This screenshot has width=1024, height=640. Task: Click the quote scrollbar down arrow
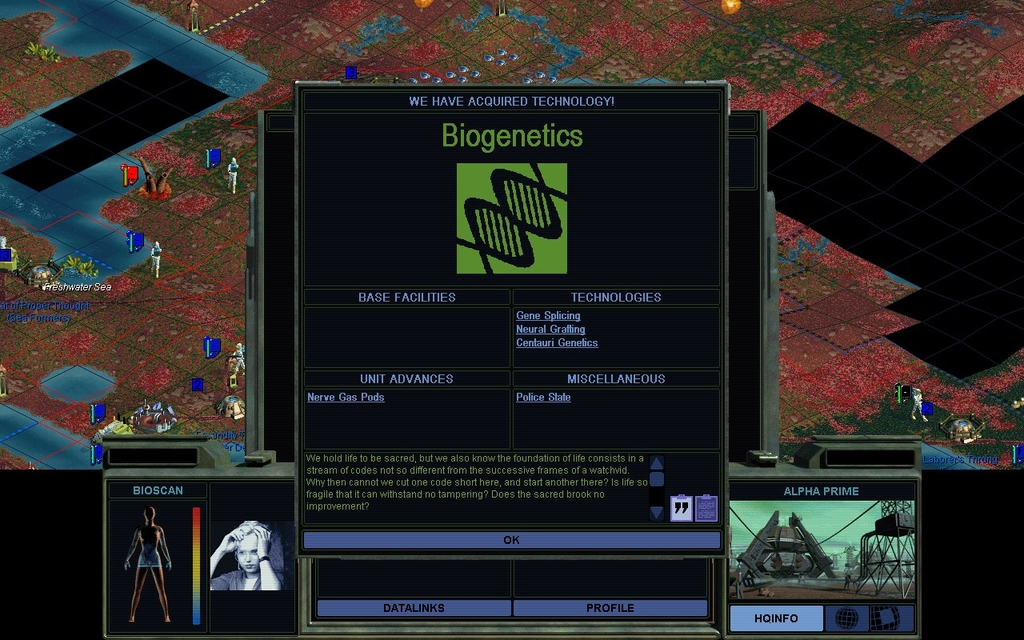coord(657,513)
